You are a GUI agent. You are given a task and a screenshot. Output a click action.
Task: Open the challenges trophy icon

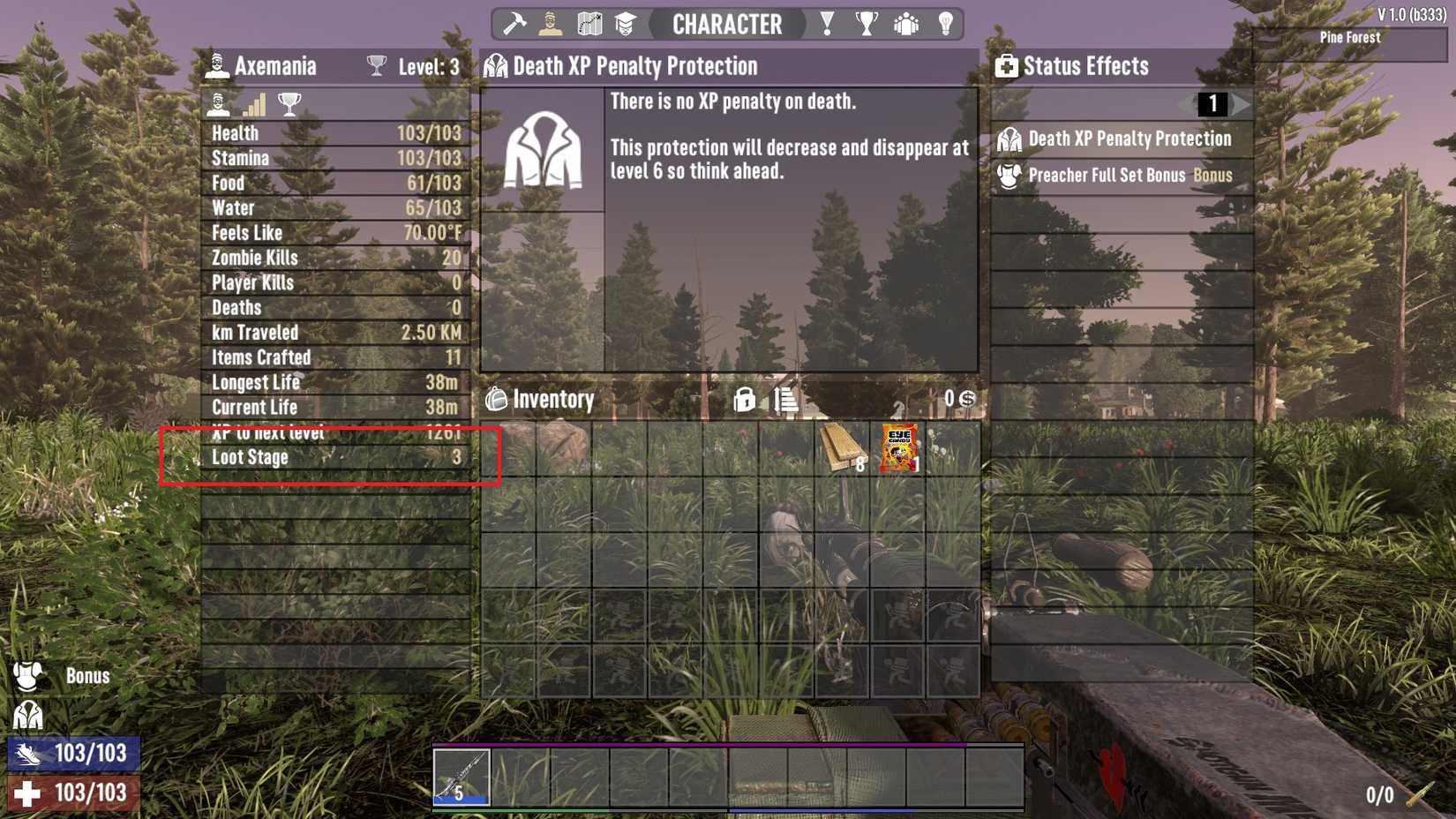pyautogui.click(x=867, y=23)
